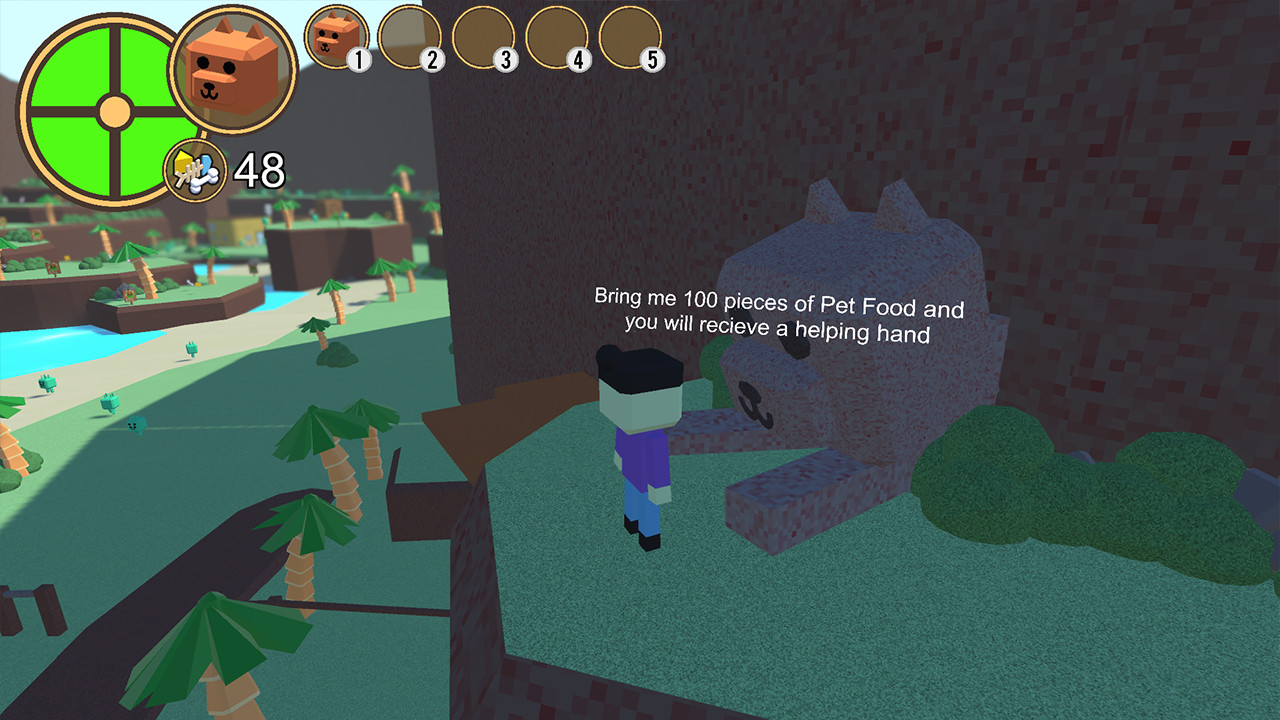Click empty pet slot 2
1280x720 pixels.
[411, 38]
